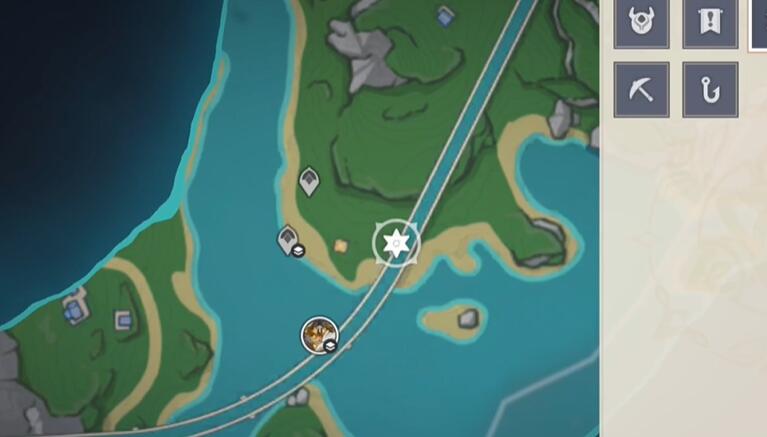Select the grey waypoint without a badge
The width and height of the screenshot is (767, 437).
[310, 181]
